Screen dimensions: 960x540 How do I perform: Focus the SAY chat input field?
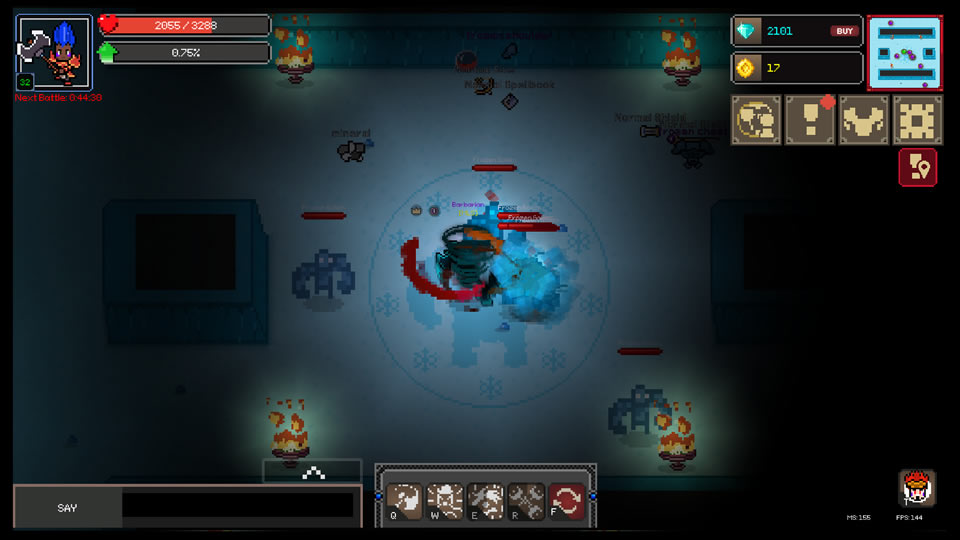point(238,506)
